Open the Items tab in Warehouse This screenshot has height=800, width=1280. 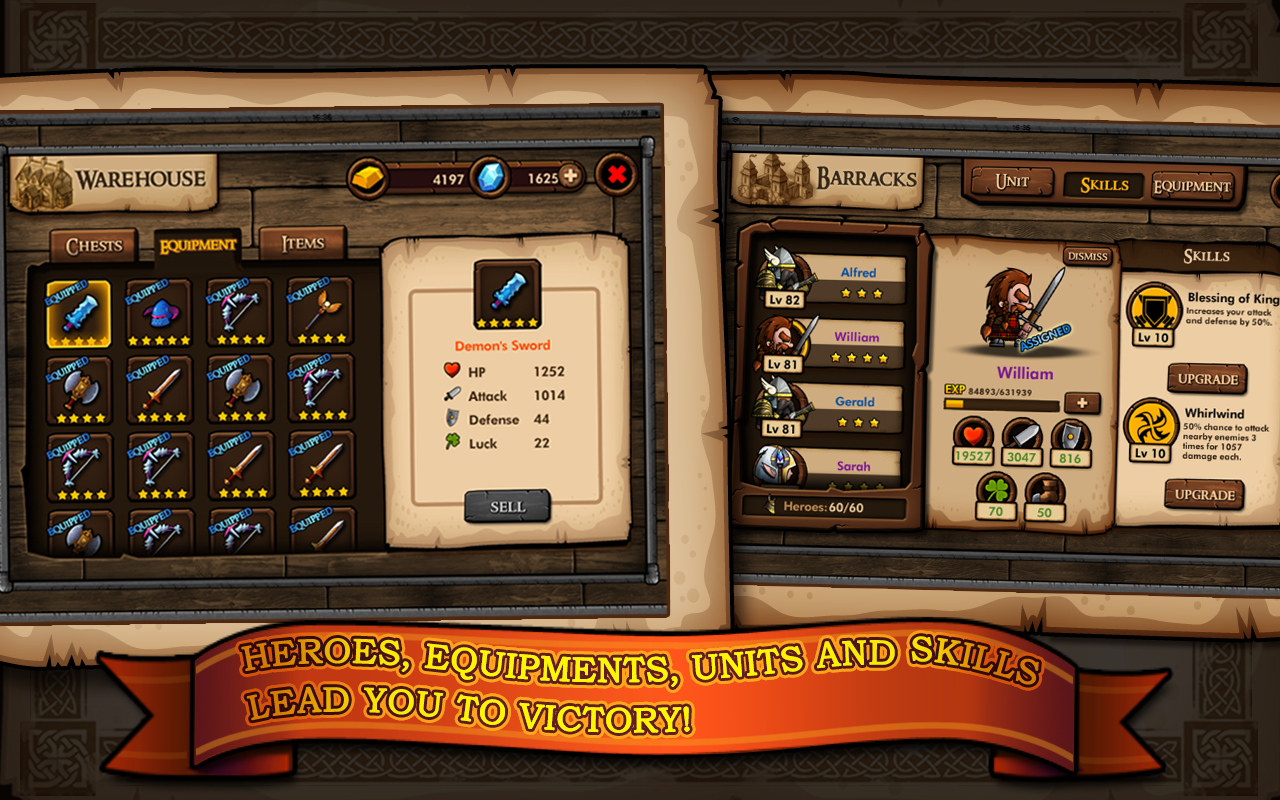(x=302, y=243)
